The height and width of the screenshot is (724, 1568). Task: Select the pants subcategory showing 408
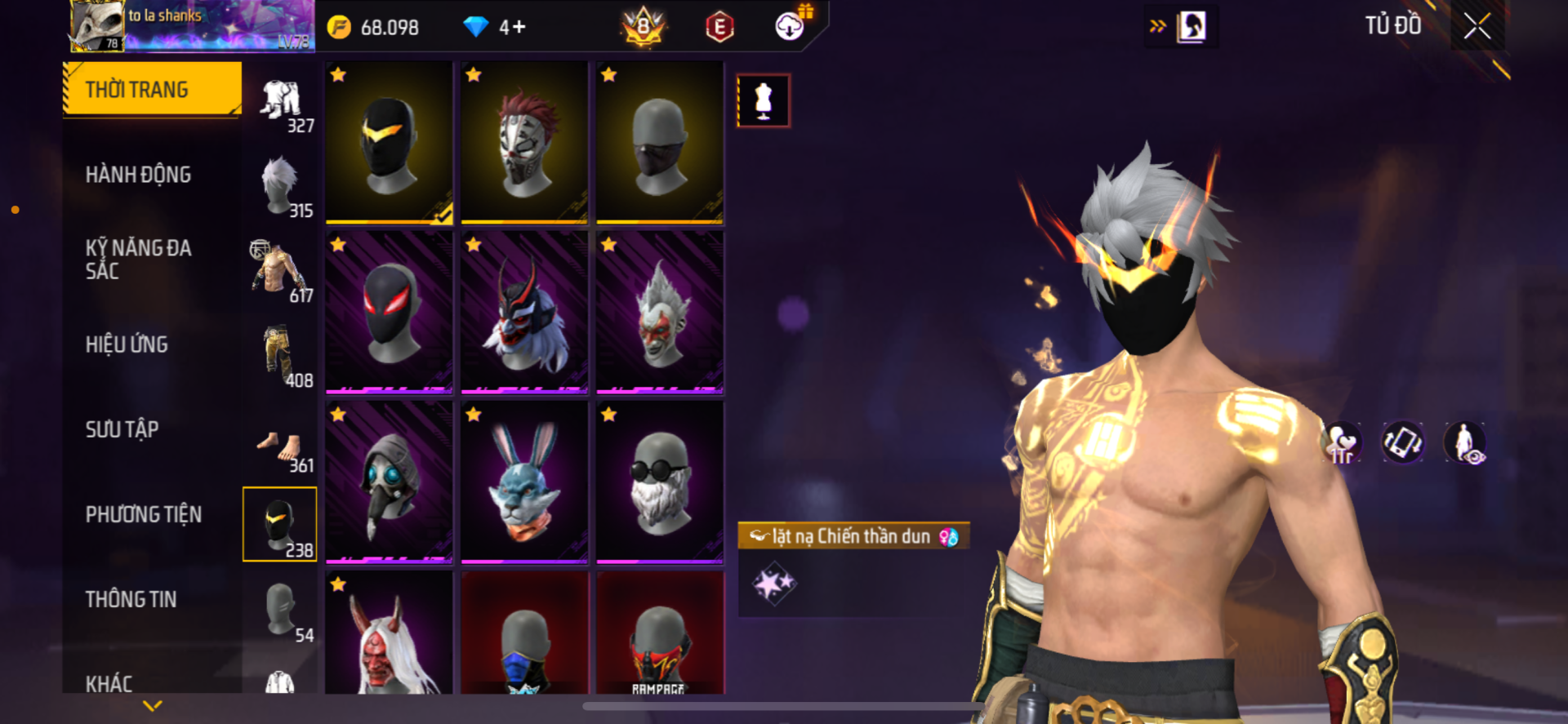(x=280, y=358)
